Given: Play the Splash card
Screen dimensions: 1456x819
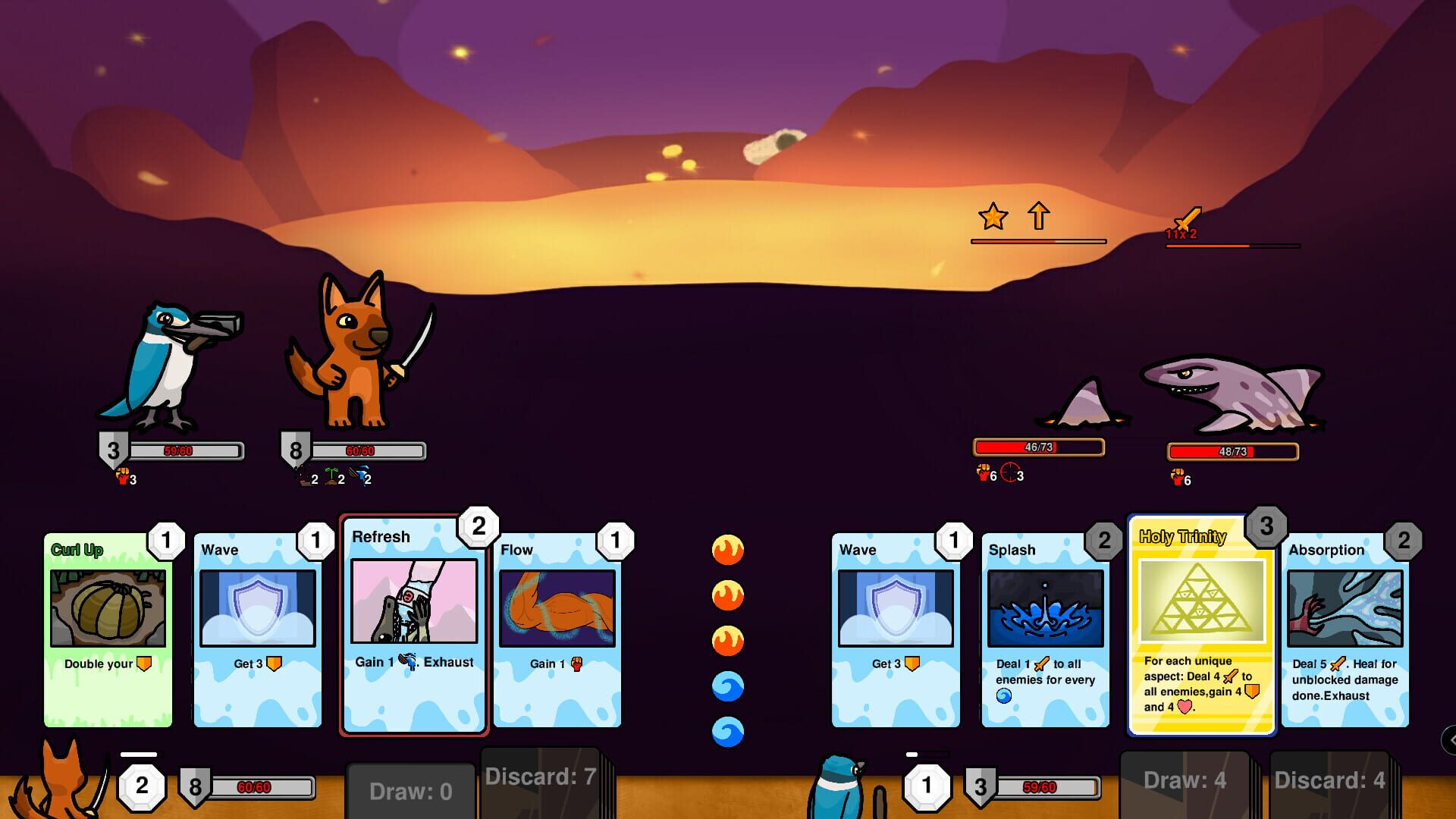Looking at the screenshot, I should (x=1044, y=629).
